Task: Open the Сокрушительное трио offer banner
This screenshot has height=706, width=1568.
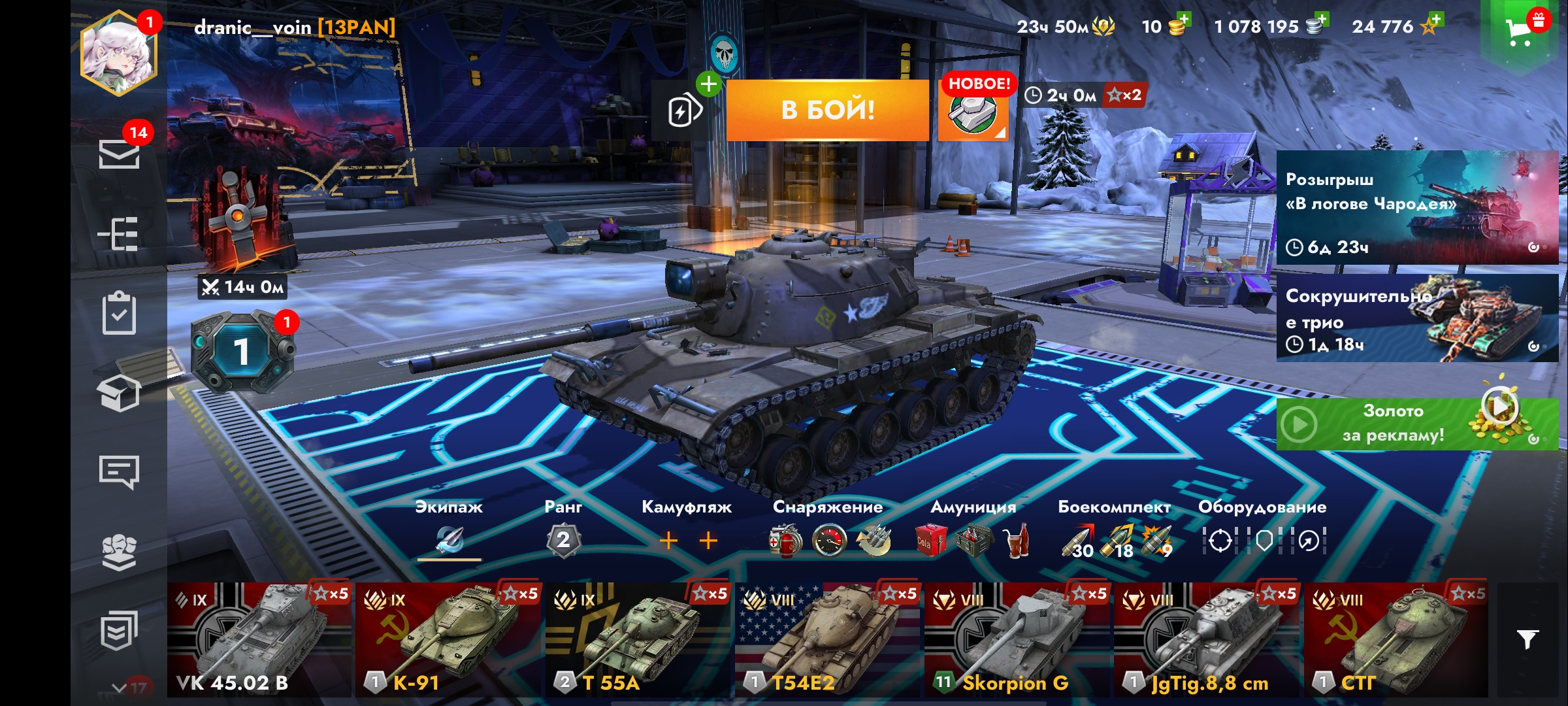Action: (x=1416, y=318)
